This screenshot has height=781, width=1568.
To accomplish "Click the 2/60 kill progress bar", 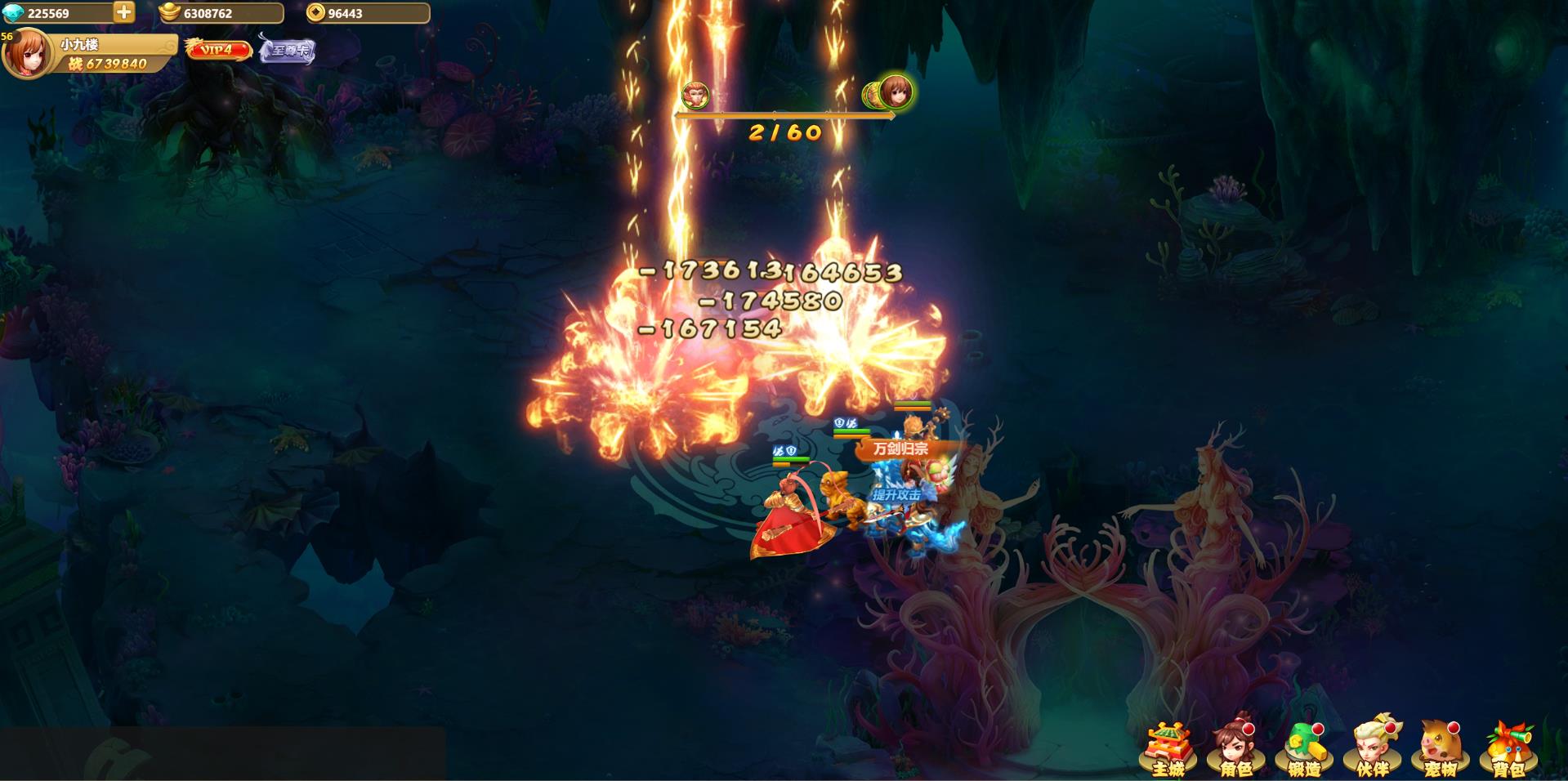I will click(x=784, y=127).
